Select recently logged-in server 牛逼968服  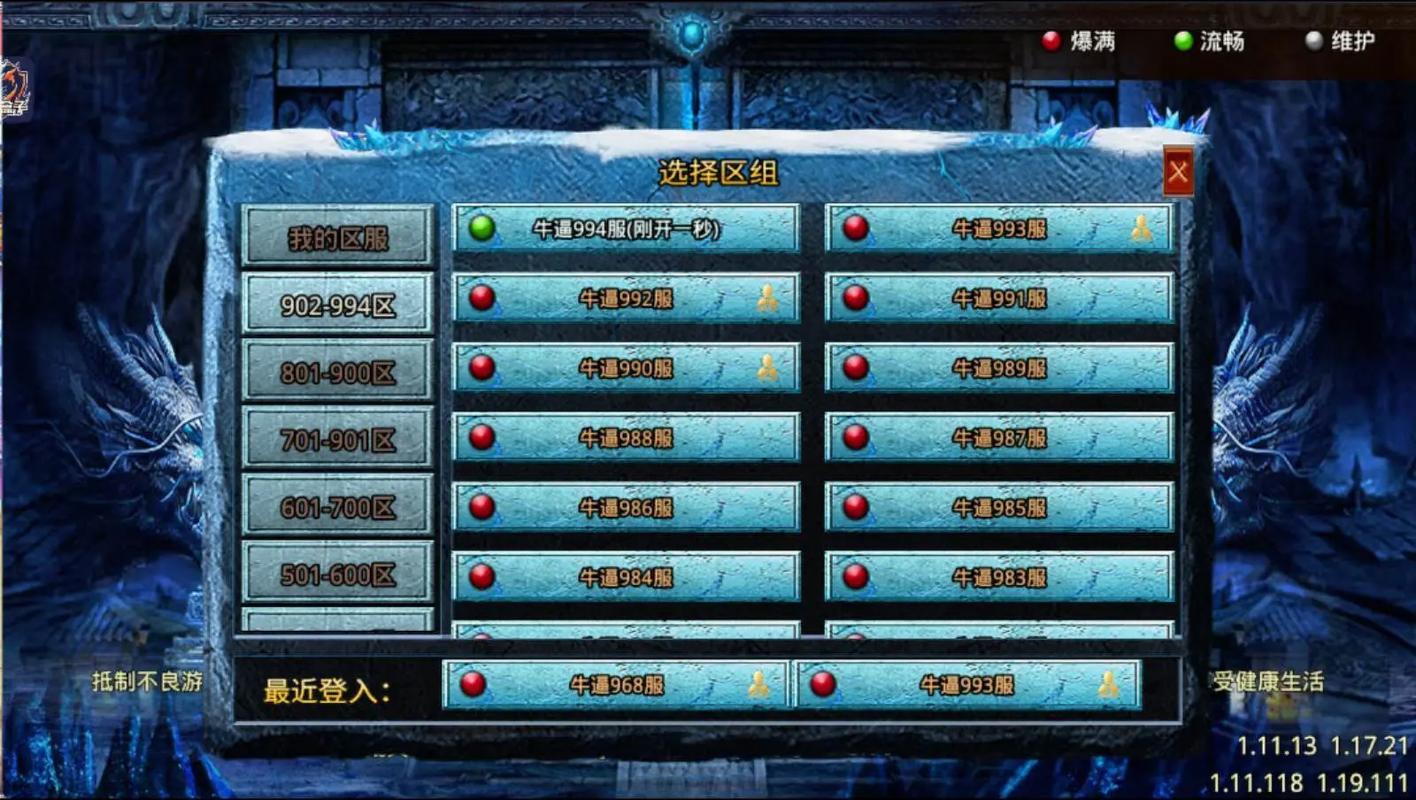tap(616, 685)
